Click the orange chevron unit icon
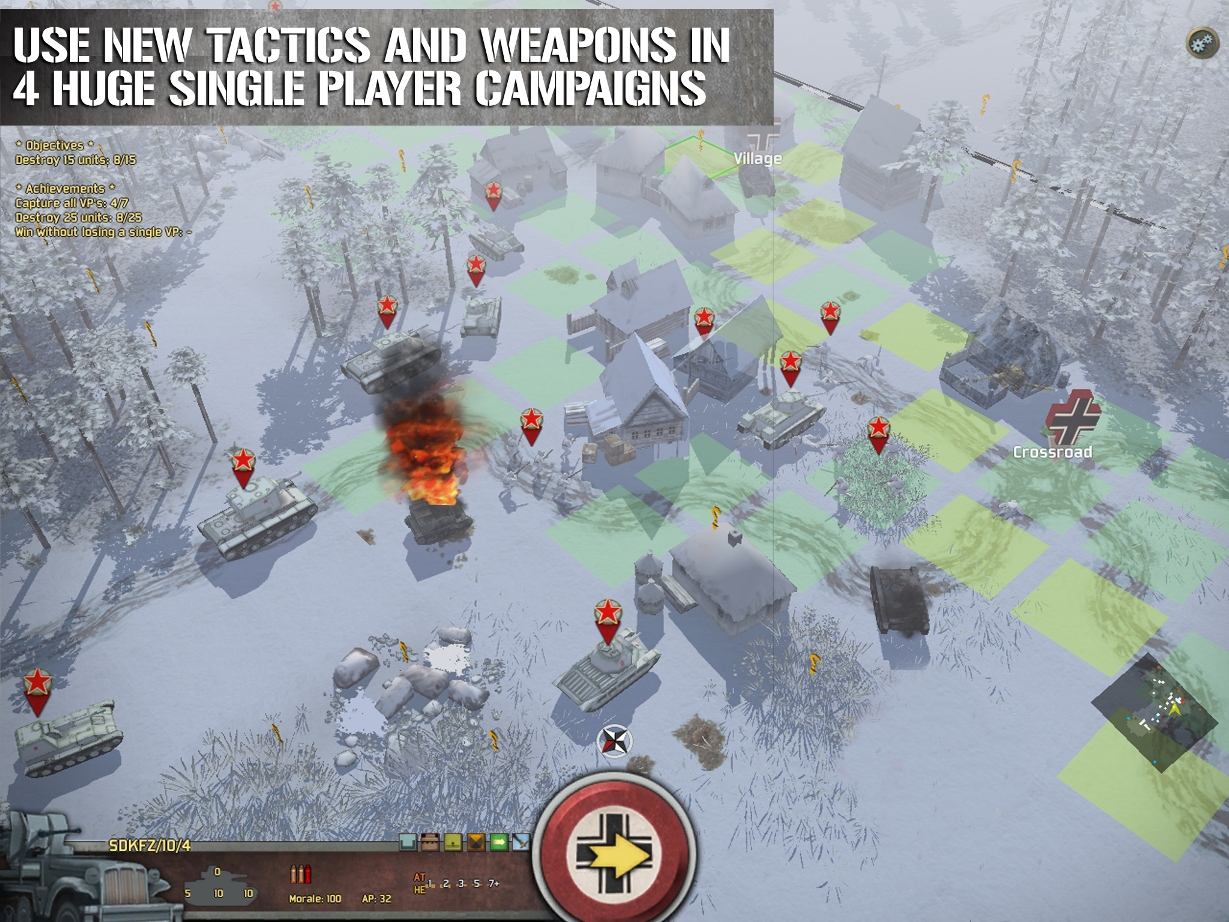Screen dimensions: 1229x922 [x=475, y=842]
